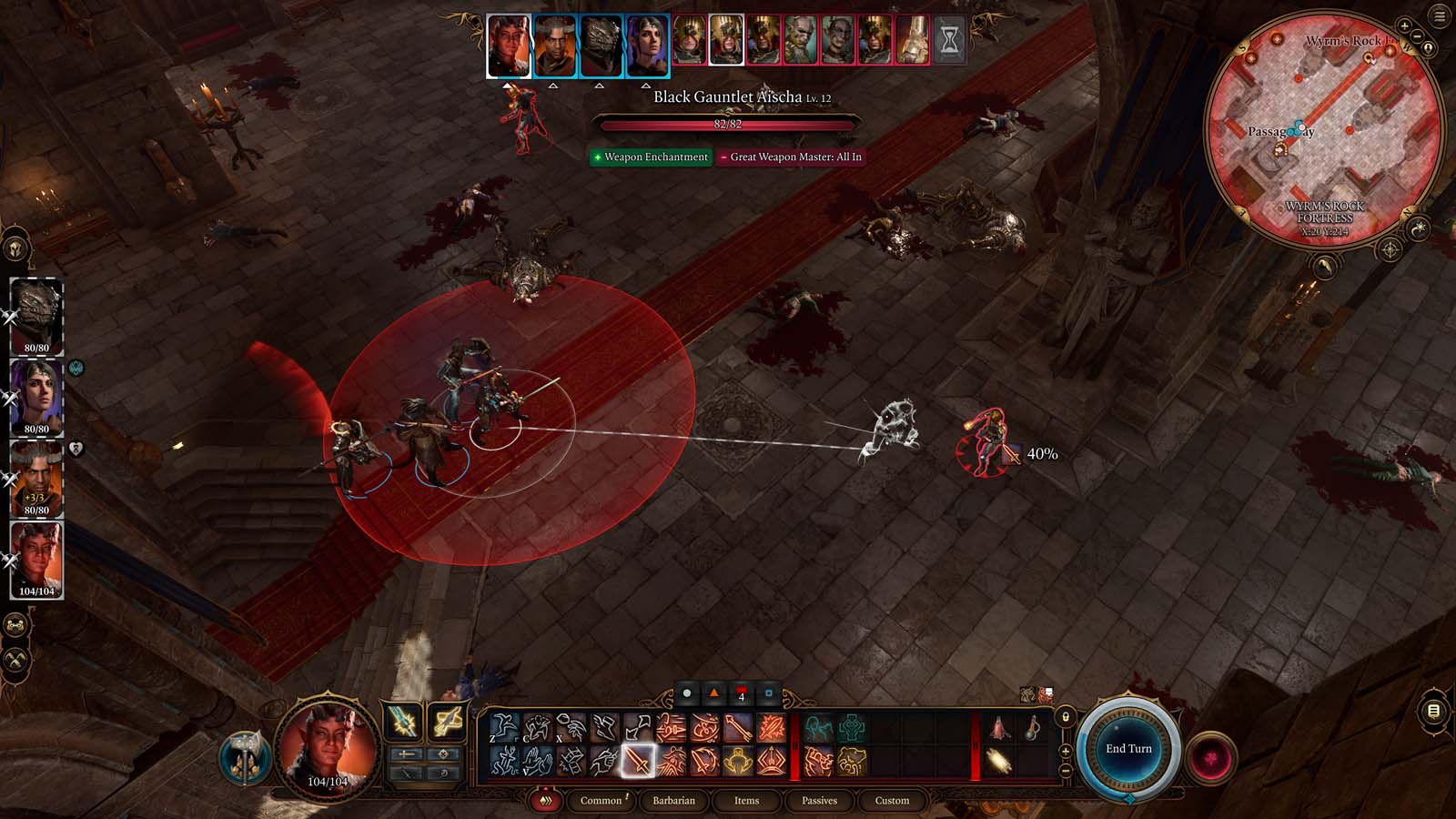Select the Jump action on the hotbar

pos(503,726)
